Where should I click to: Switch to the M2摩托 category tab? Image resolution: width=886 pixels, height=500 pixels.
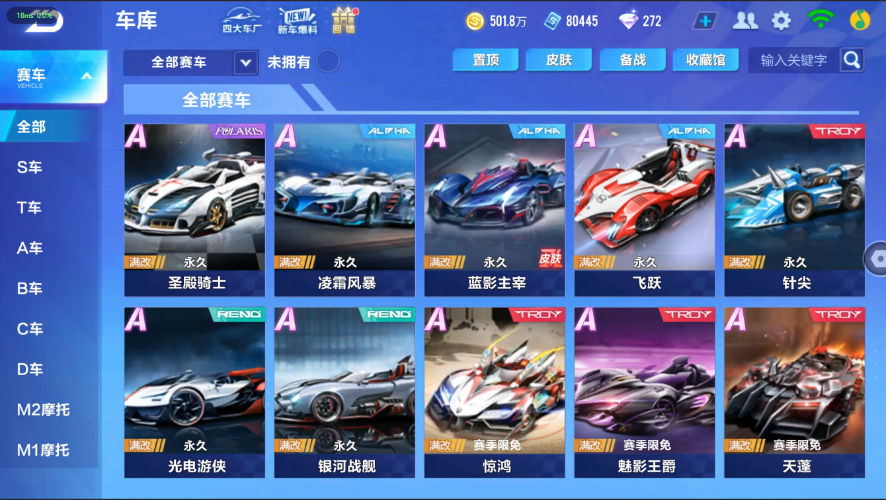pos(44,410)
